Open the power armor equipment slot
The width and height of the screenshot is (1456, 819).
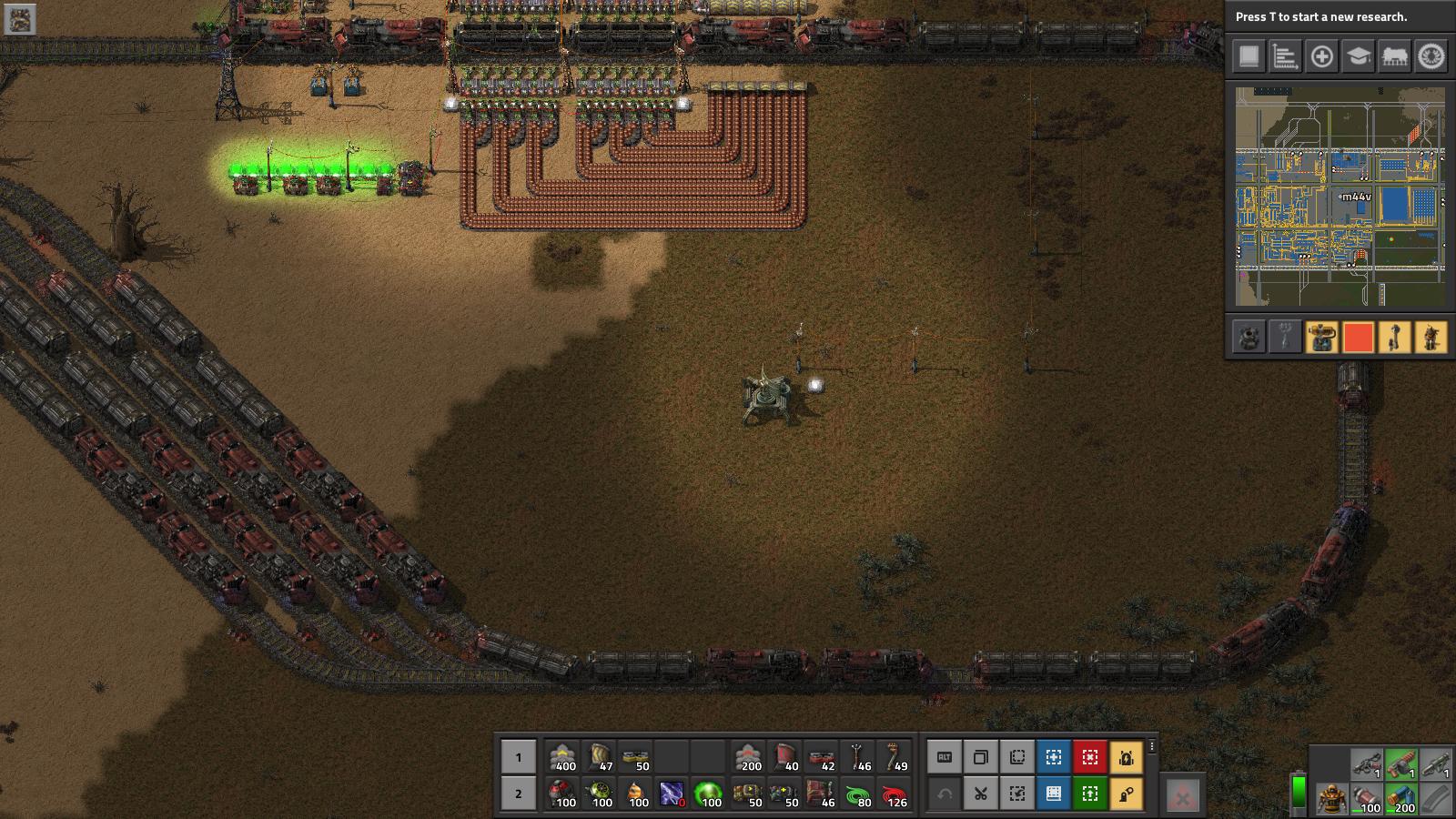1331,799
